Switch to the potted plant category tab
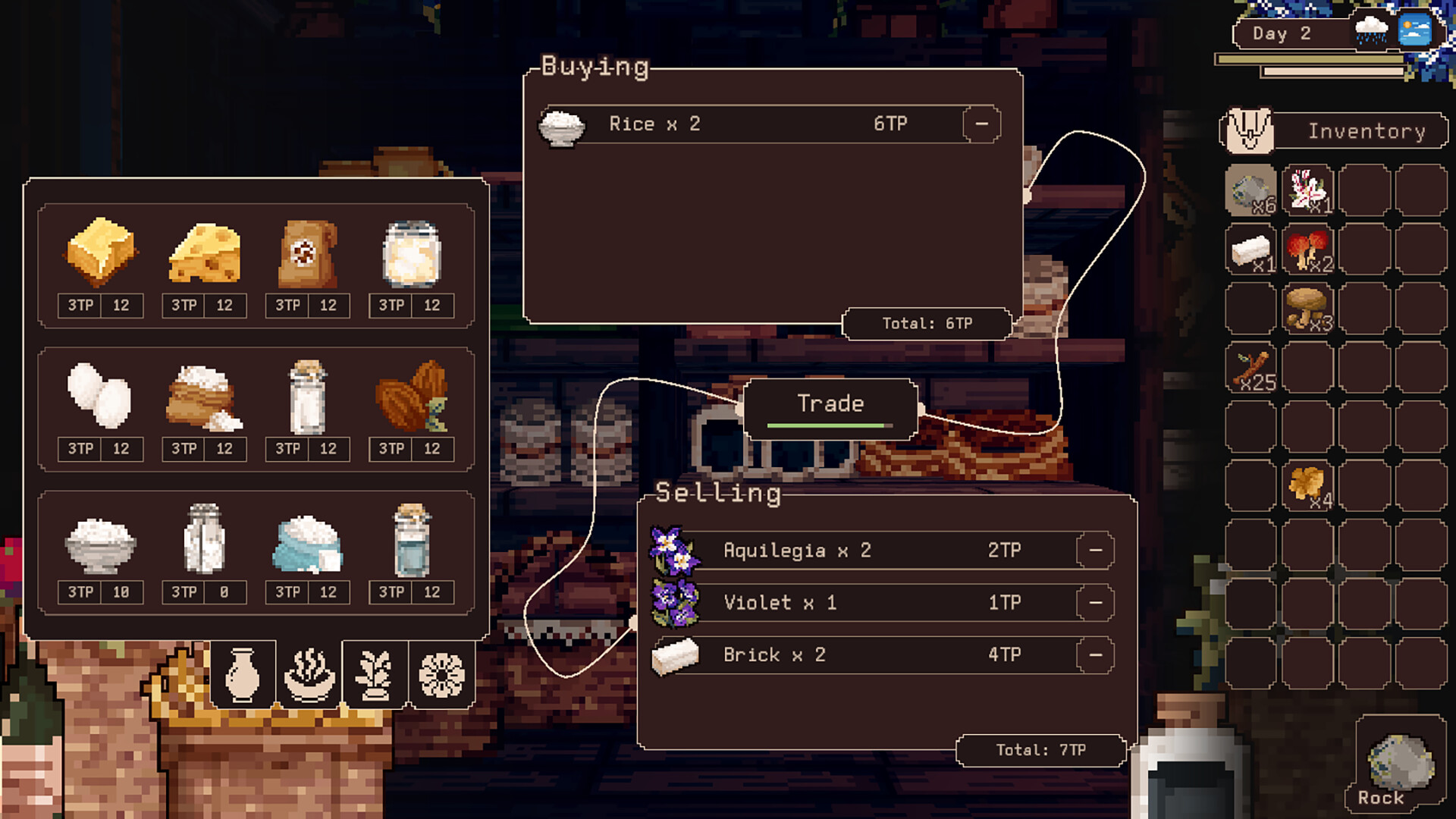The height and width of the screenshot is (819, 1456). coord(375,674)
